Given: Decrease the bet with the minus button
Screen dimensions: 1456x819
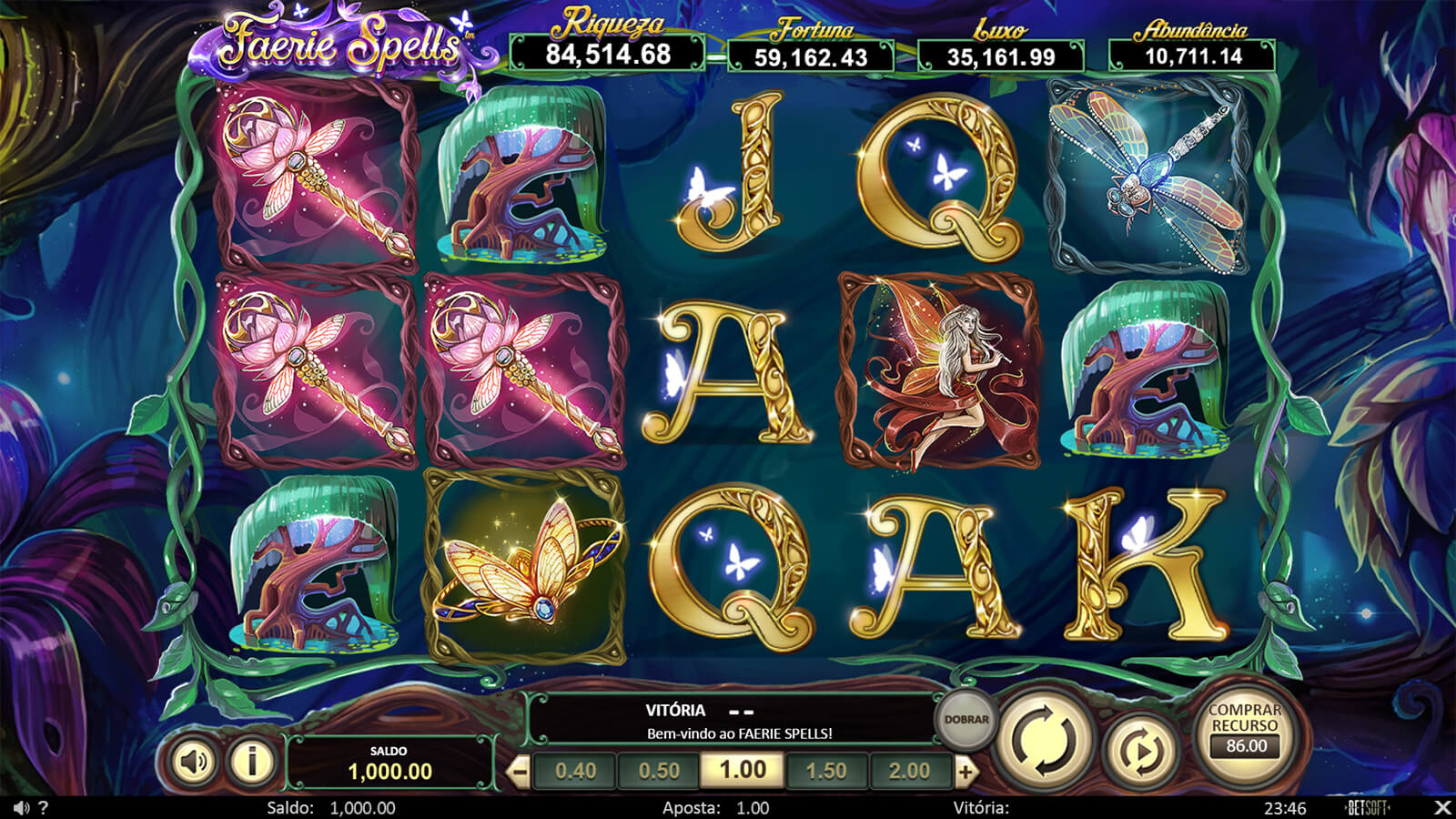Looking at the screenshot, I should coord(519,773).
